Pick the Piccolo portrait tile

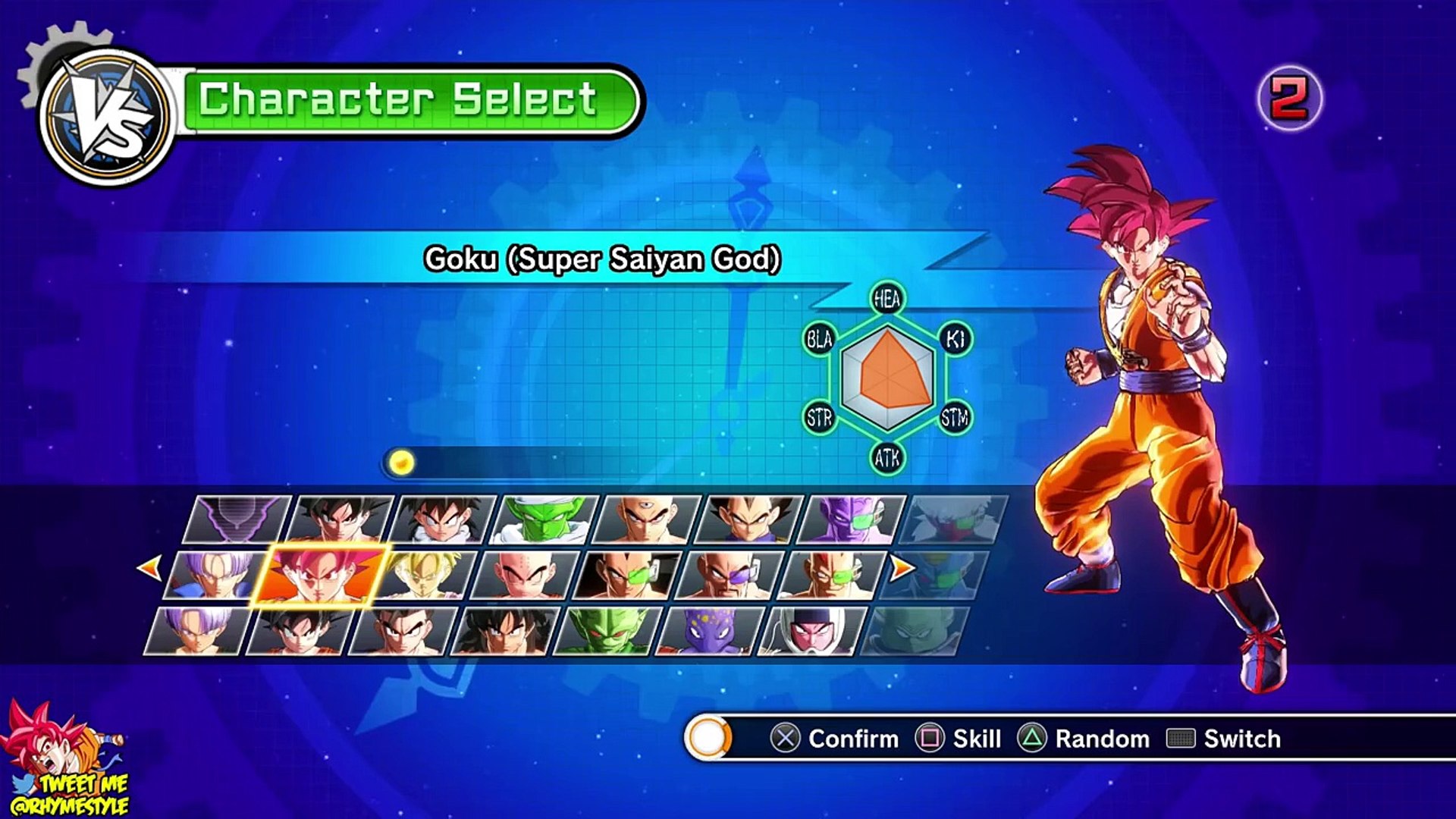point(546,520)
